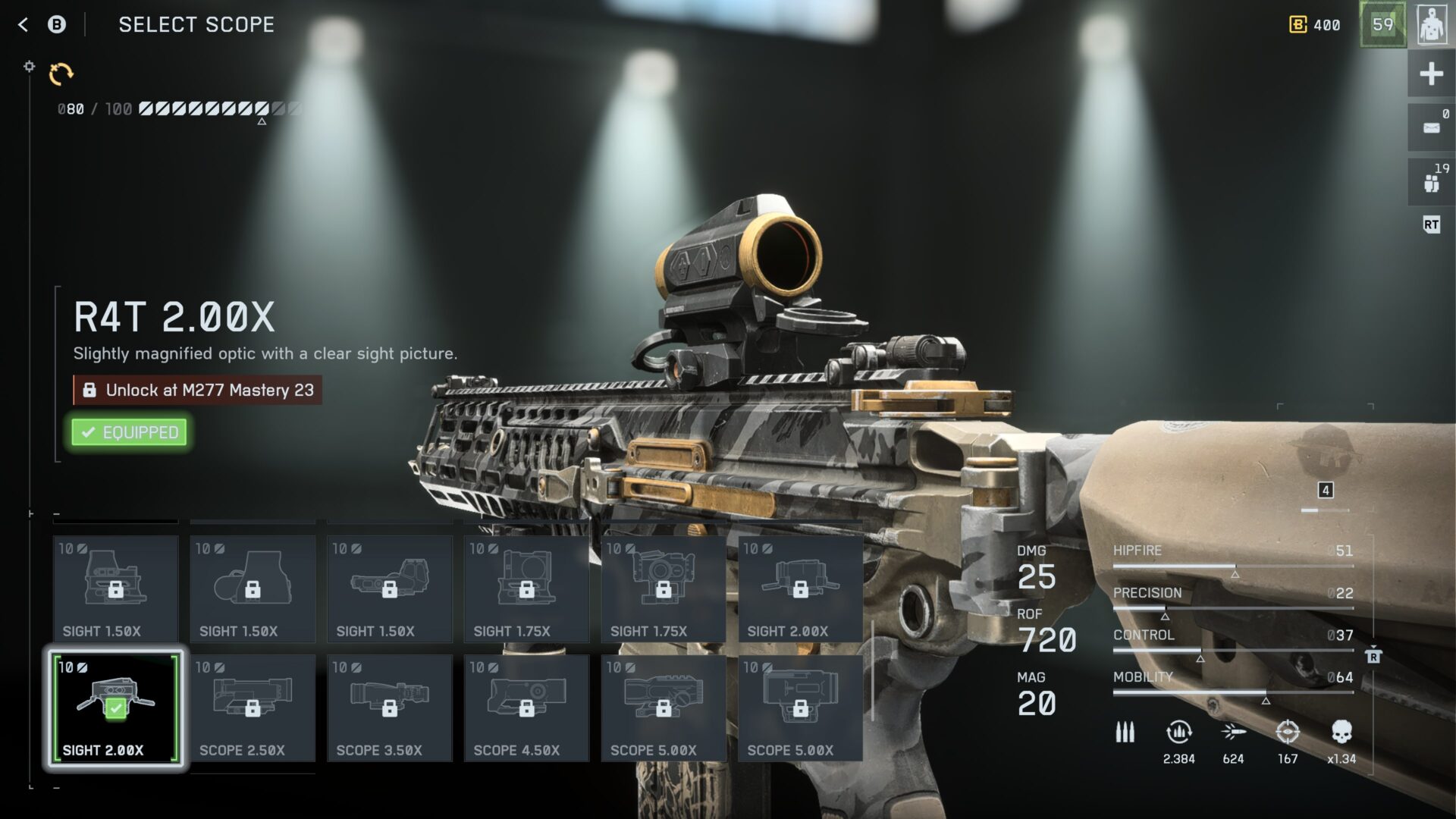Select the SCOPE 2.50X tile
1456x819 pixels.
point(253,708)
